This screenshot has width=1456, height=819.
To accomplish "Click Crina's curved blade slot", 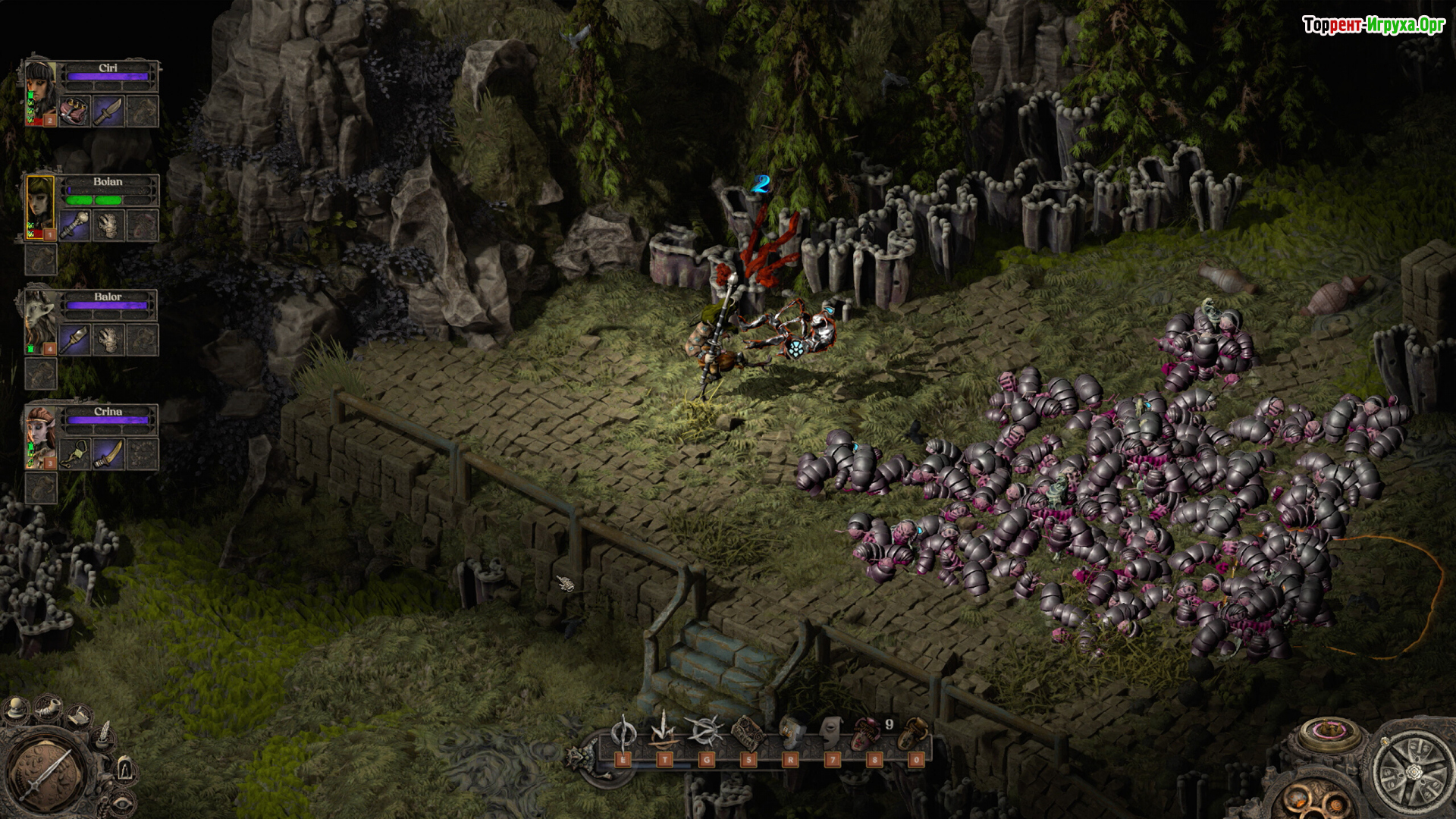I will click(x=108, y=454).
